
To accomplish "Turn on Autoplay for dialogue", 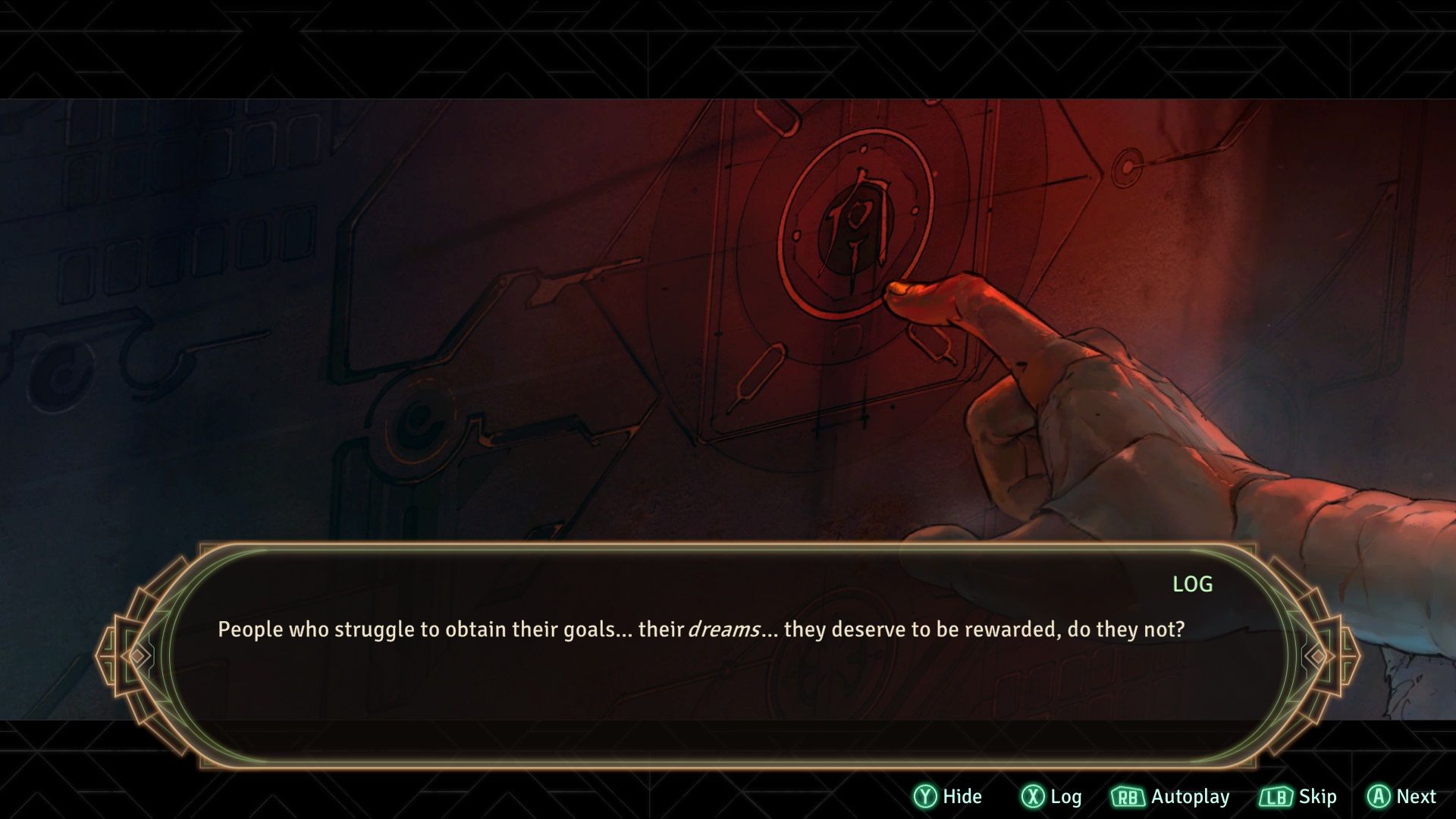I will (x=1170, y=796).
